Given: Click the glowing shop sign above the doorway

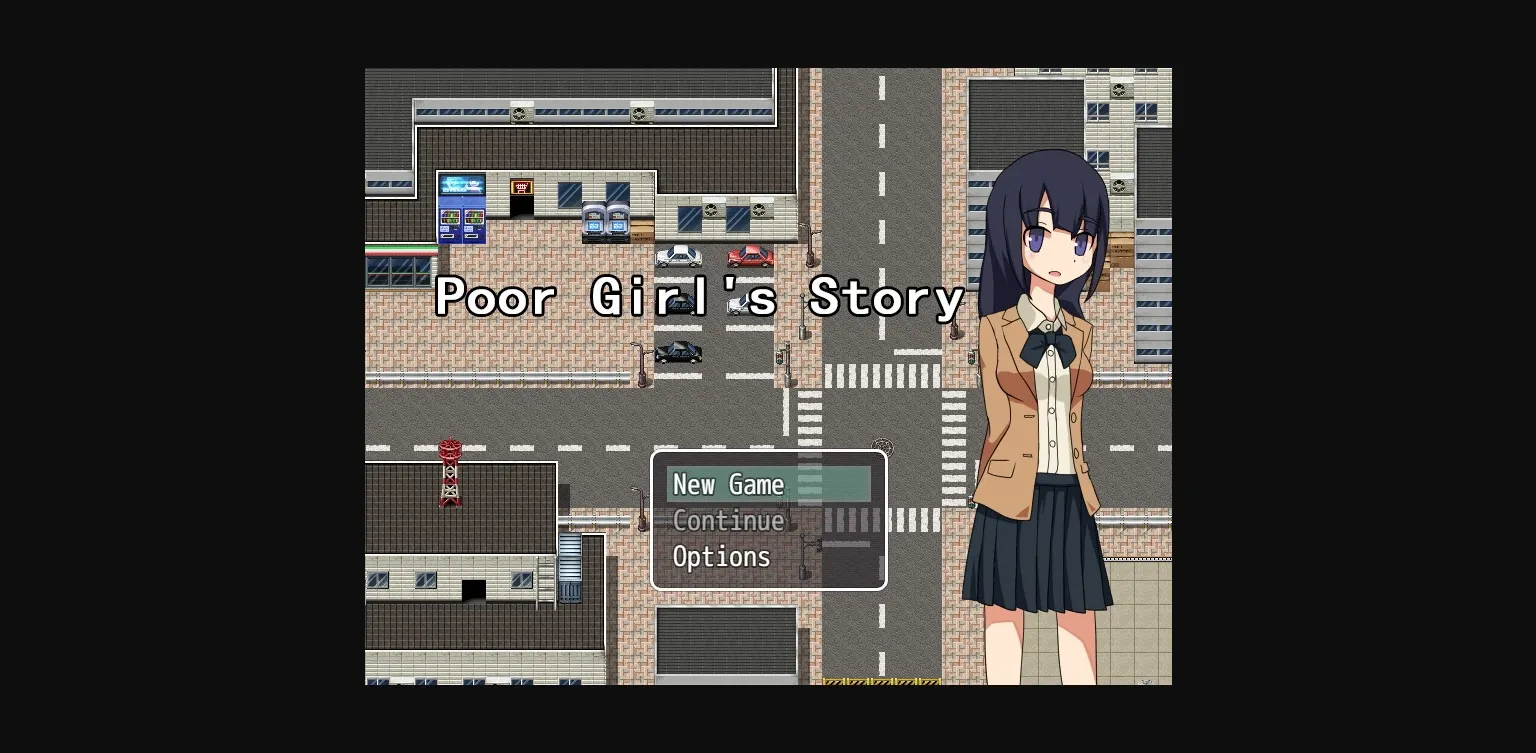Looking at the screenshot, I should pyautogui.click(x=520, y=186).
